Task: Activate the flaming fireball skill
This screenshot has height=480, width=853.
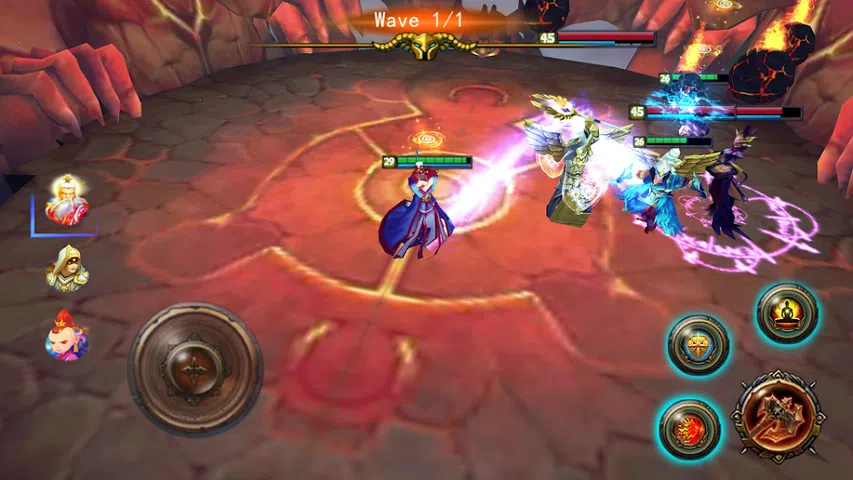Action: click(689, 429)
